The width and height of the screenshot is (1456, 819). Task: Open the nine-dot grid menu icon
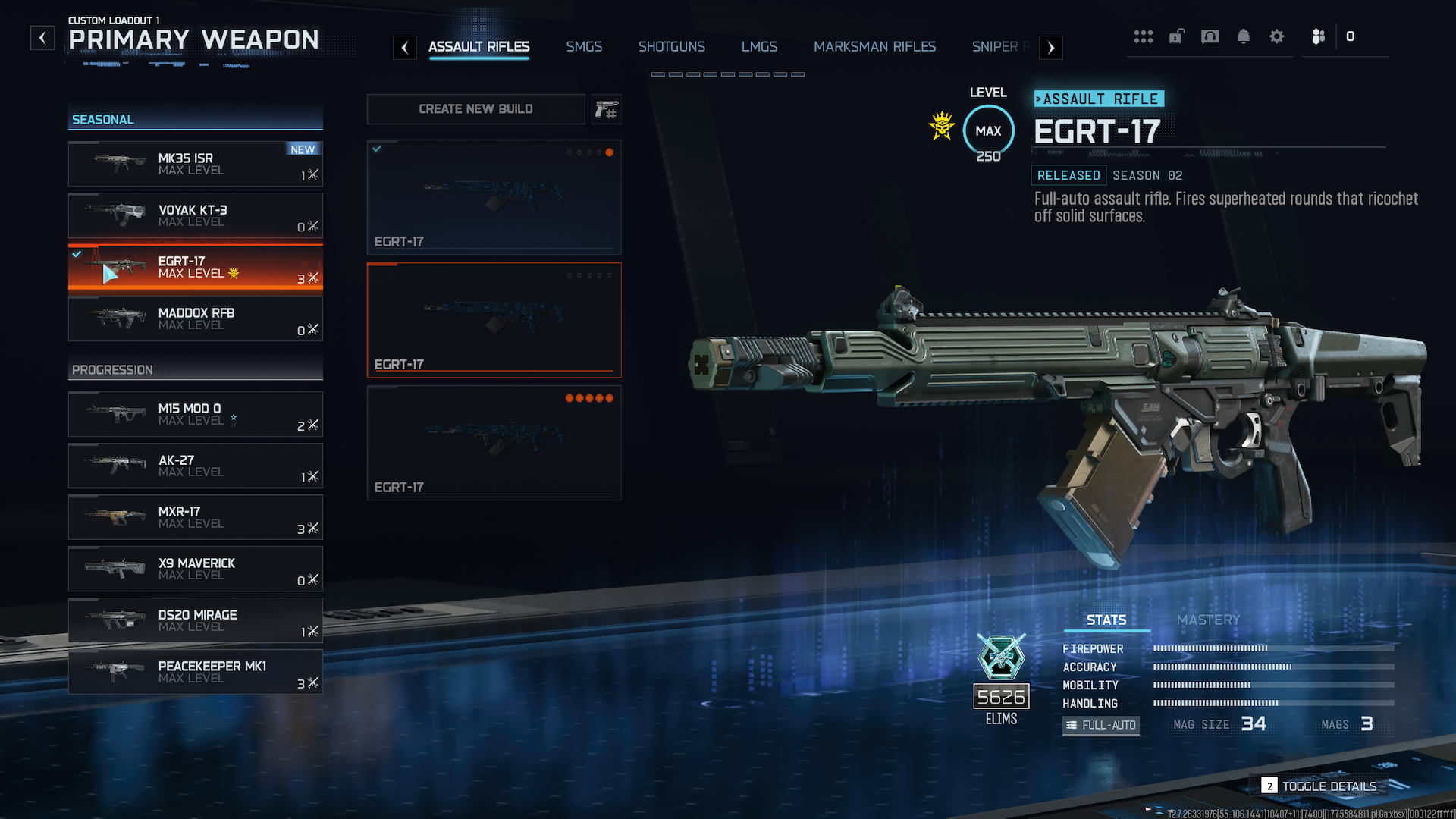(1144, 36)
